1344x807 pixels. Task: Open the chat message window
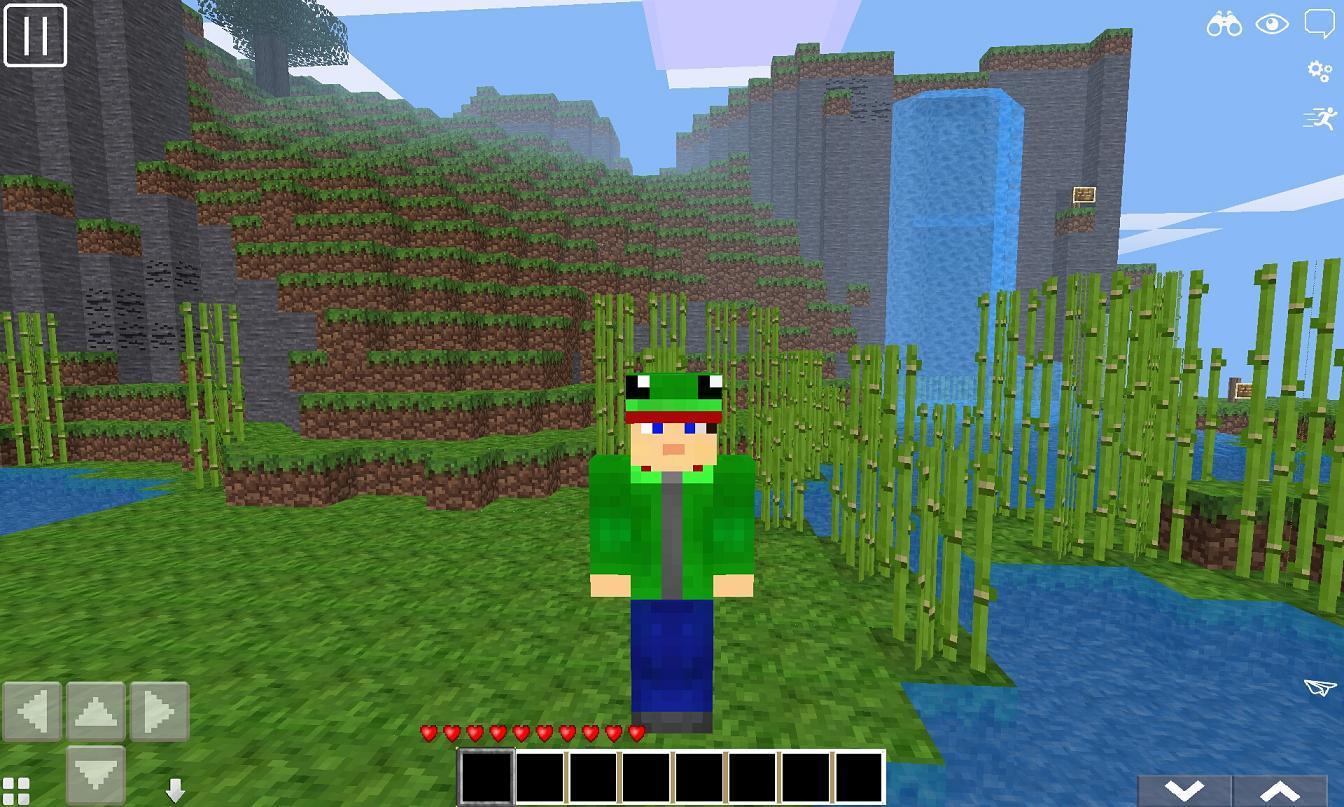point(1320,23)
